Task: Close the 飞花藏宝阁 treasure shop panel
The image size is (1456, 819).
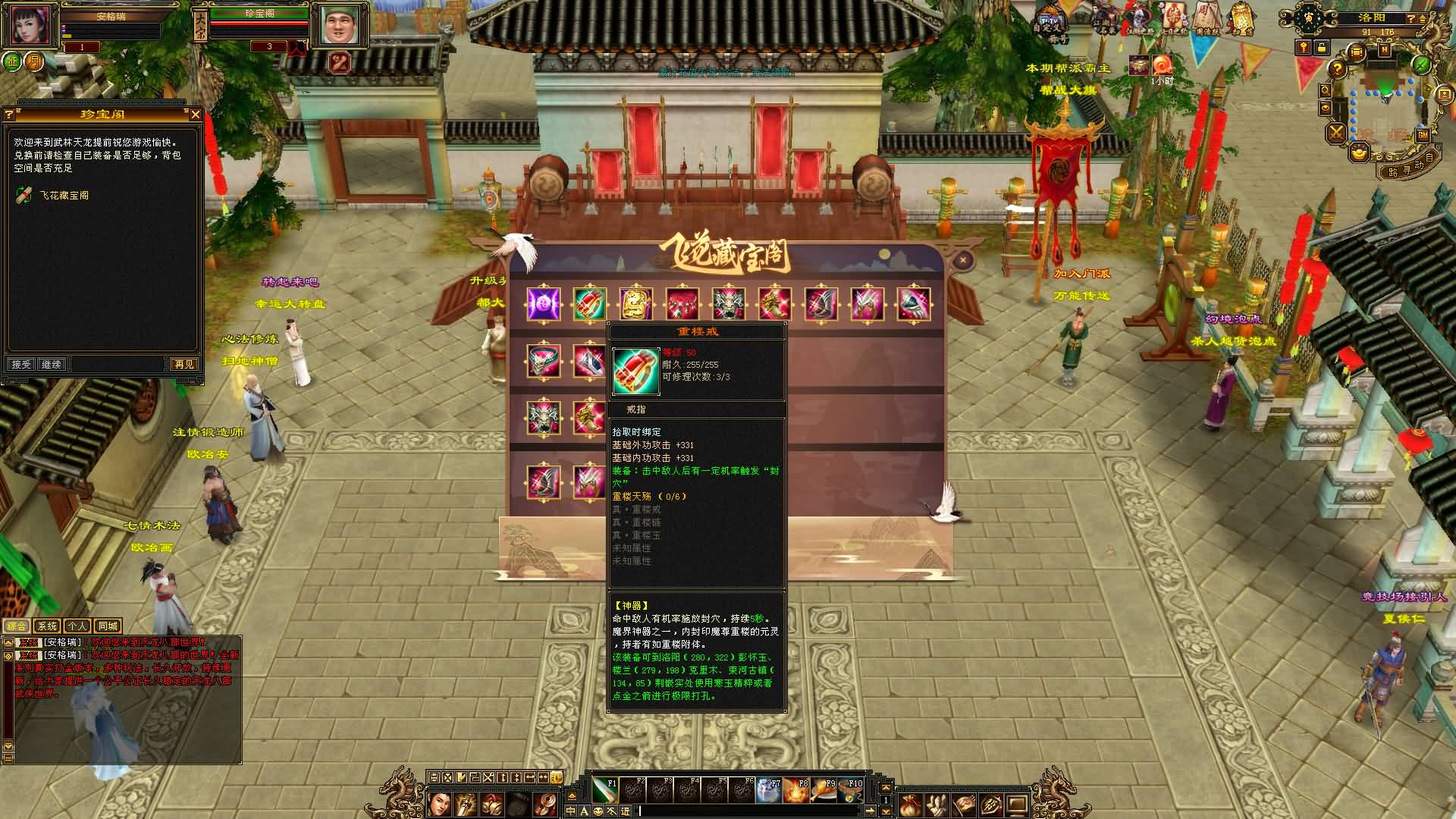Action: click(963, 260)
